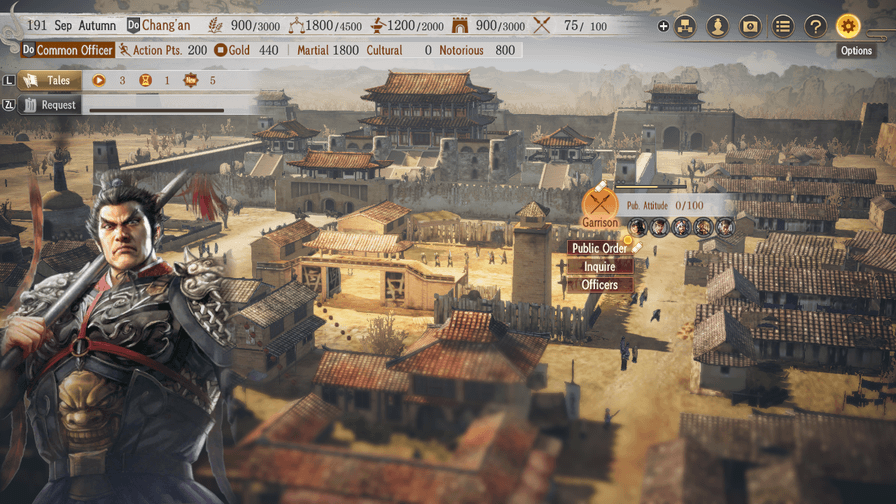Image resolution: width=896 pixels, height=504 pixels.
Task: Click the officer silhouette icon
Action: point(717,26)
